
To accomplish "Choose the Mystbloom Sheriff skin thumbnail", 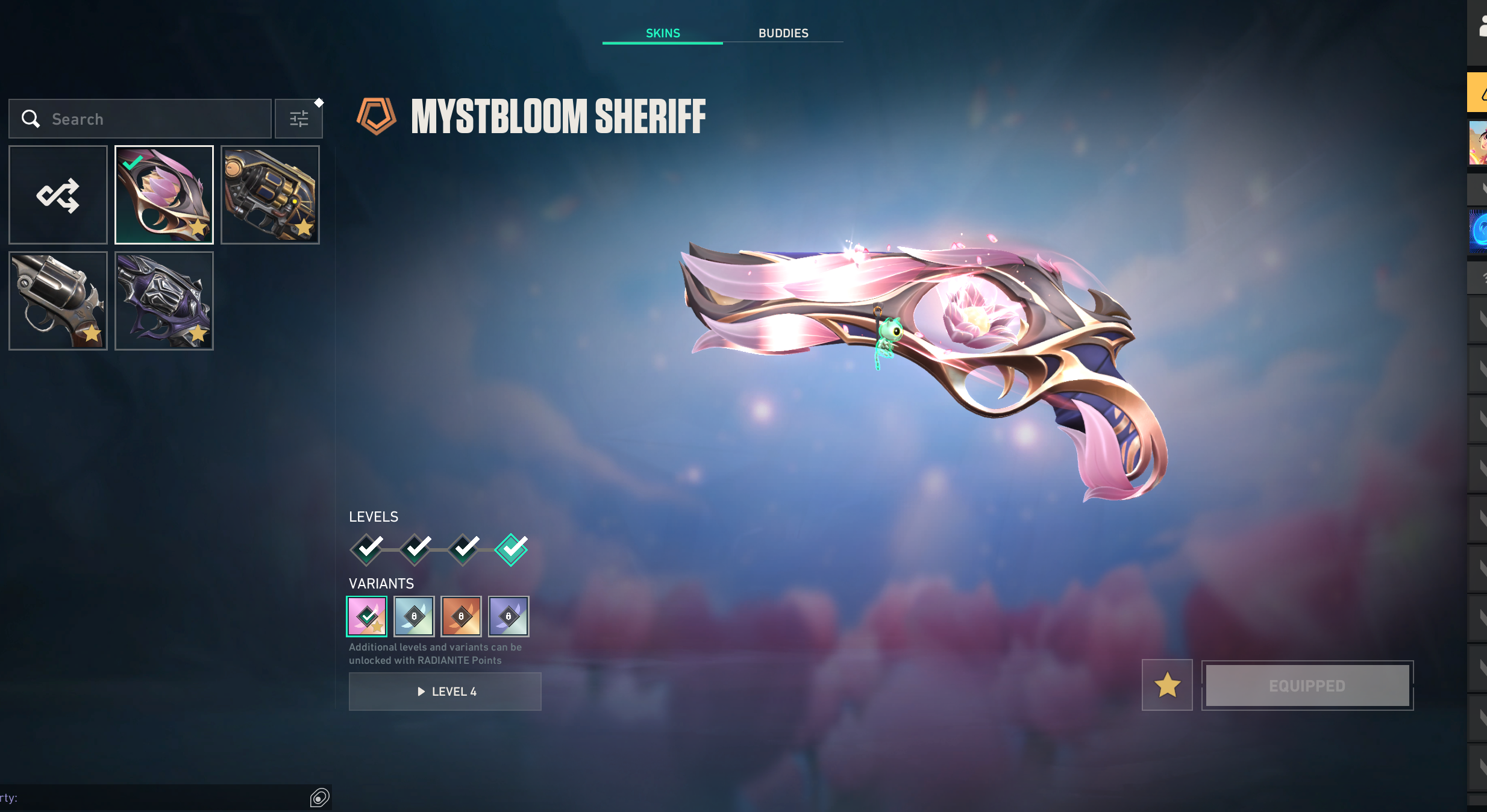I will pyautogui.click(x=164, y=195).
